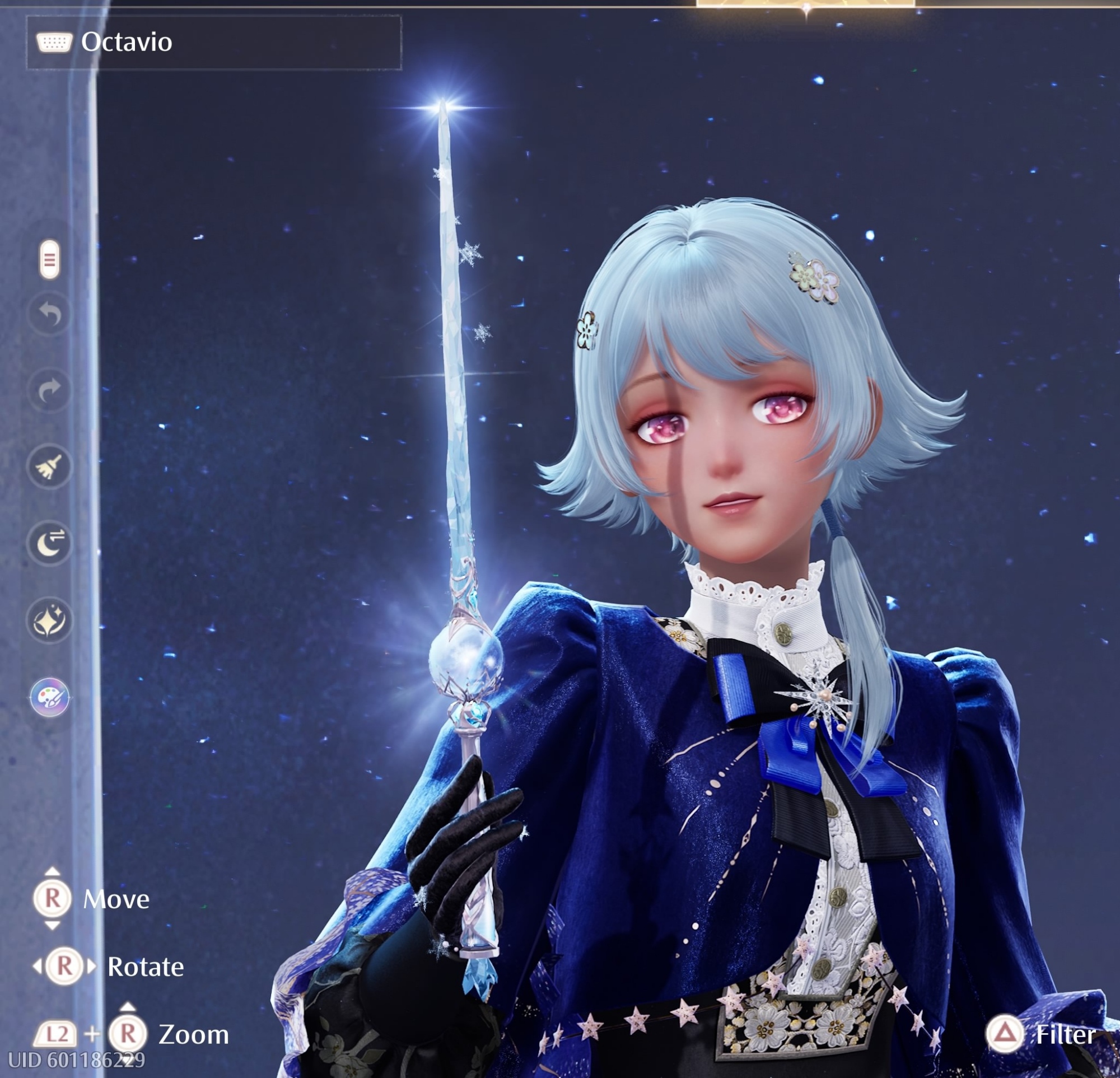
Task: Open the color palette icon
Action: point(50,697)
